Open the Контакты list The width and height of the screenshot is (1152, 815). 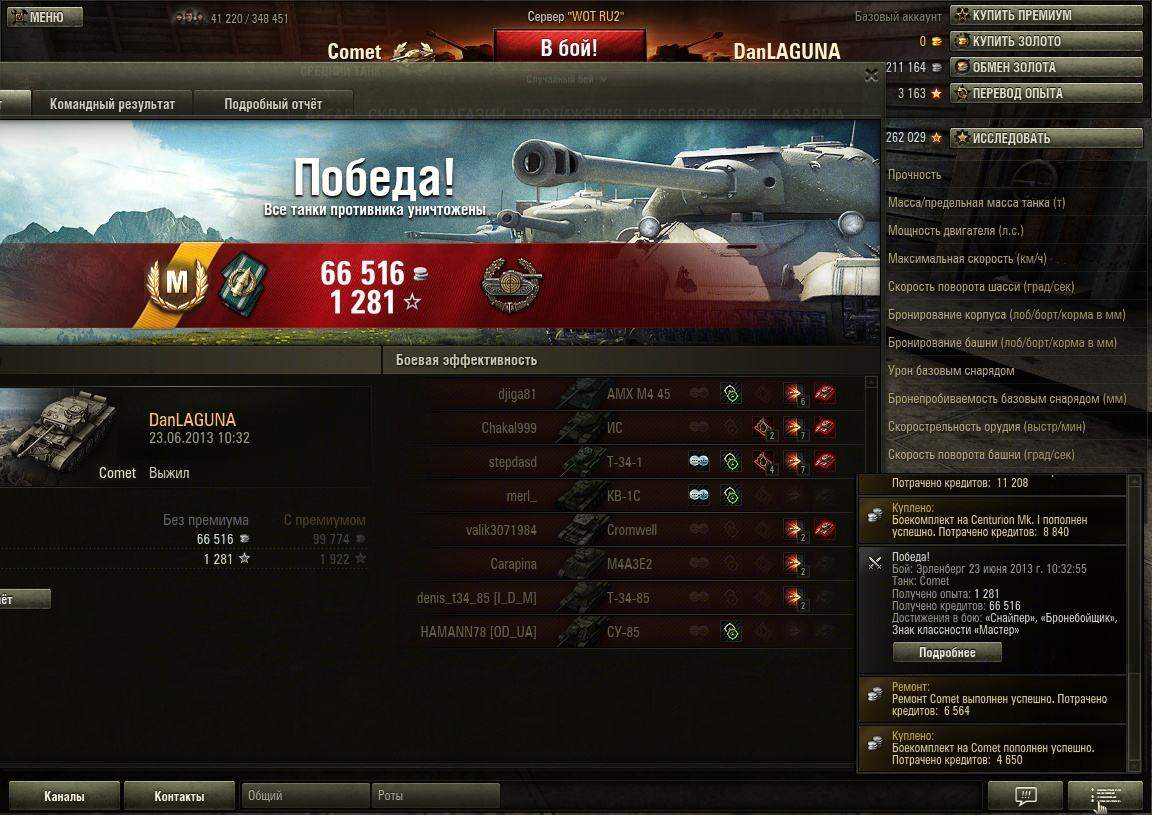click(179, 797)
